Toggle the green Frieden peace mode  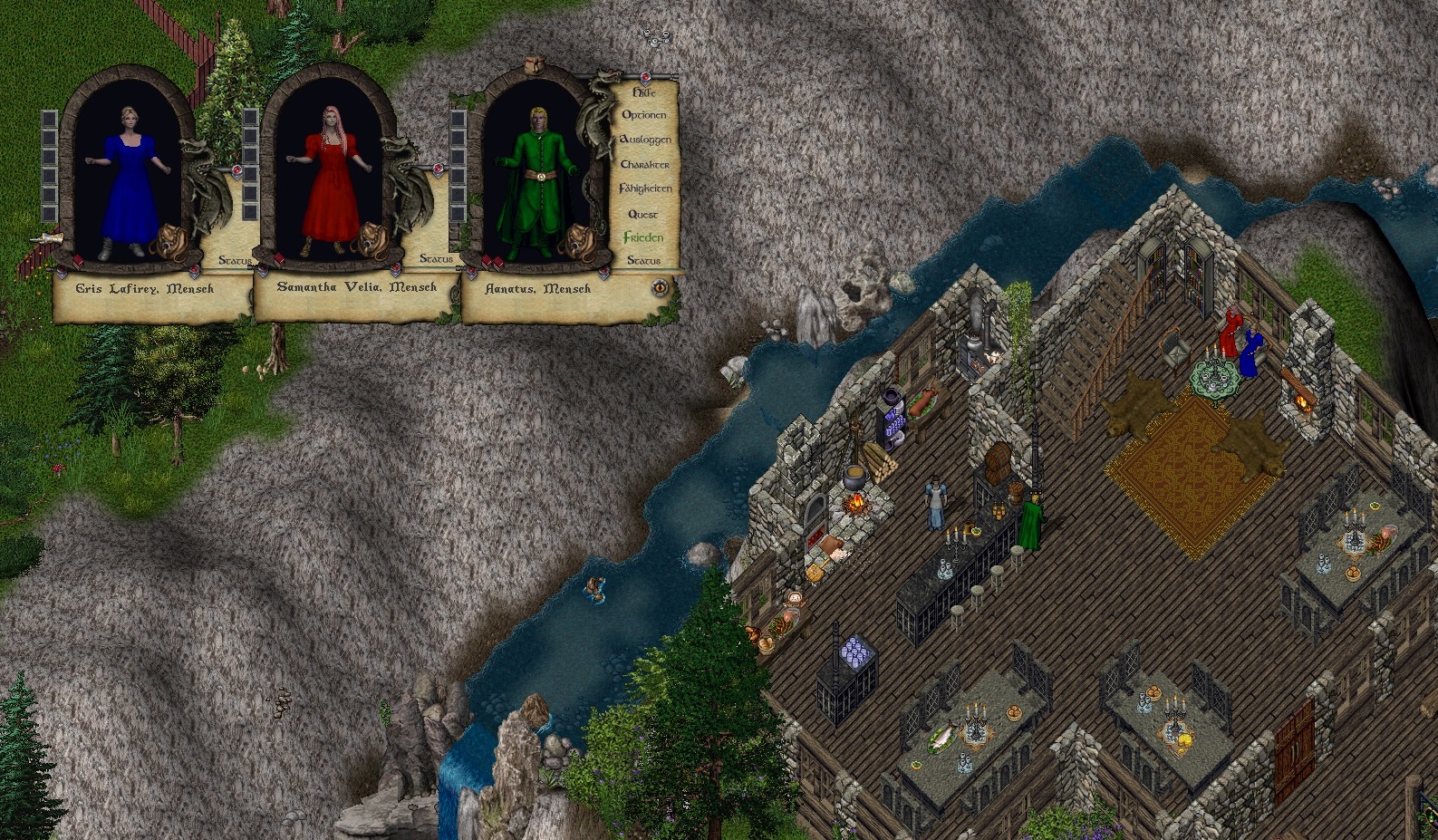(x=642, y=237)
